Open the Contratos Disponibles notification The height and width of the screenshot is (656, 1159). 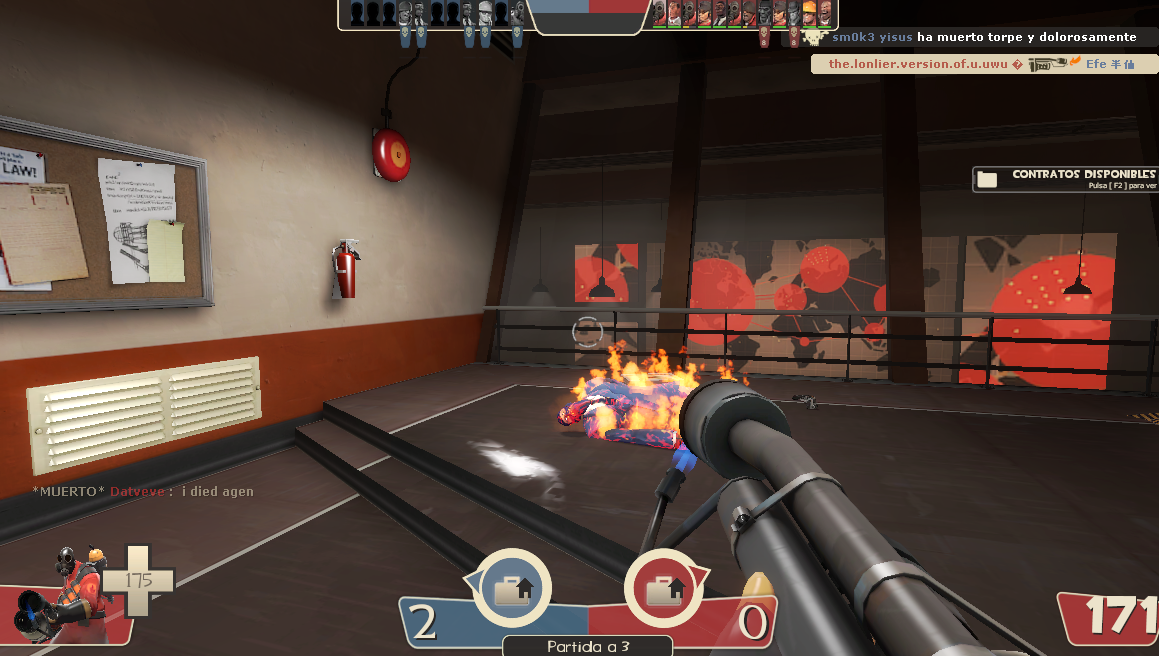[x=1066, y=179]
